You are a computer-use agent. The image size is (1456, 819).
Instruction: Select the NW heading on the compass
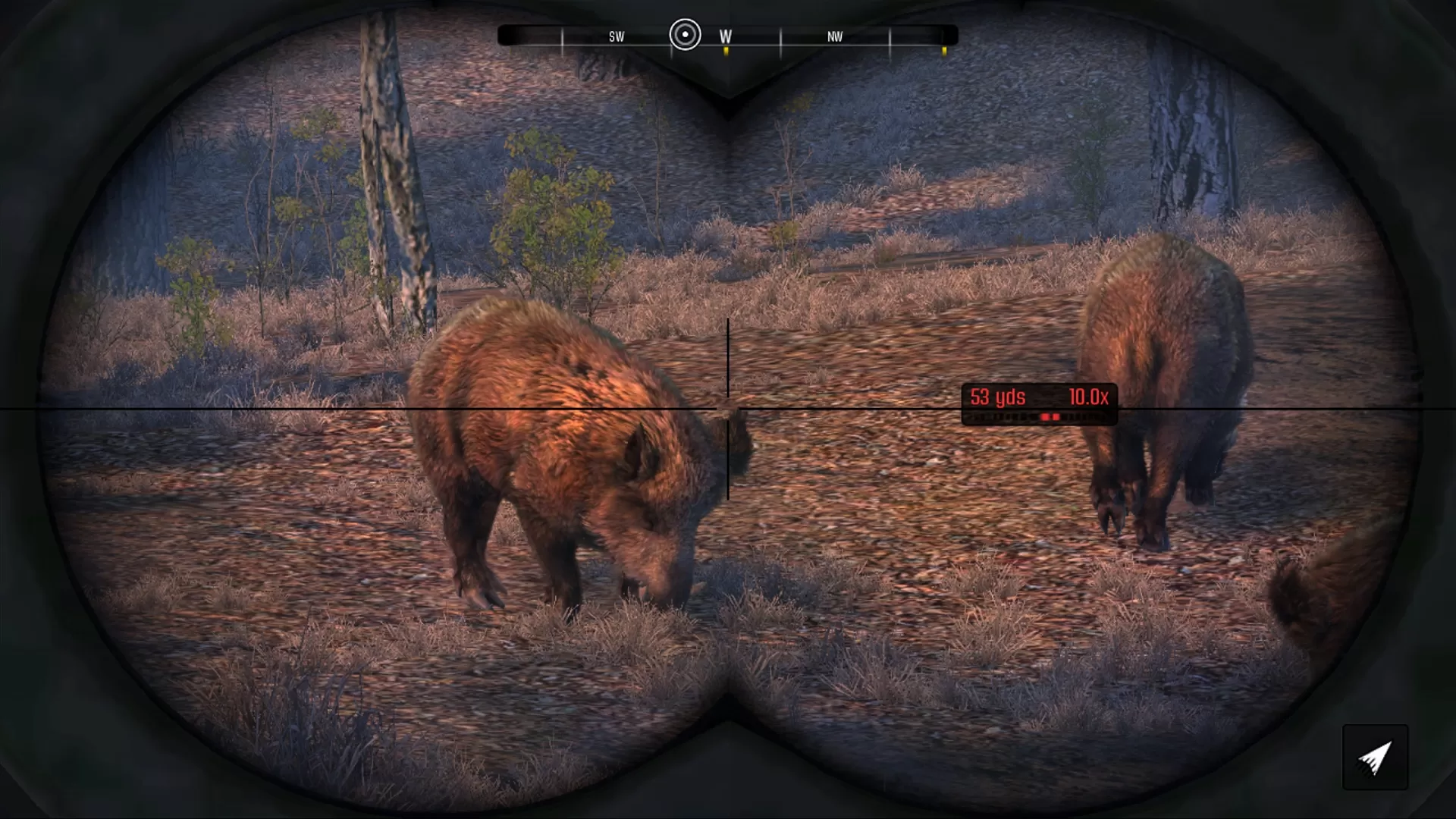pyautogui.click(x=834, y=35)
